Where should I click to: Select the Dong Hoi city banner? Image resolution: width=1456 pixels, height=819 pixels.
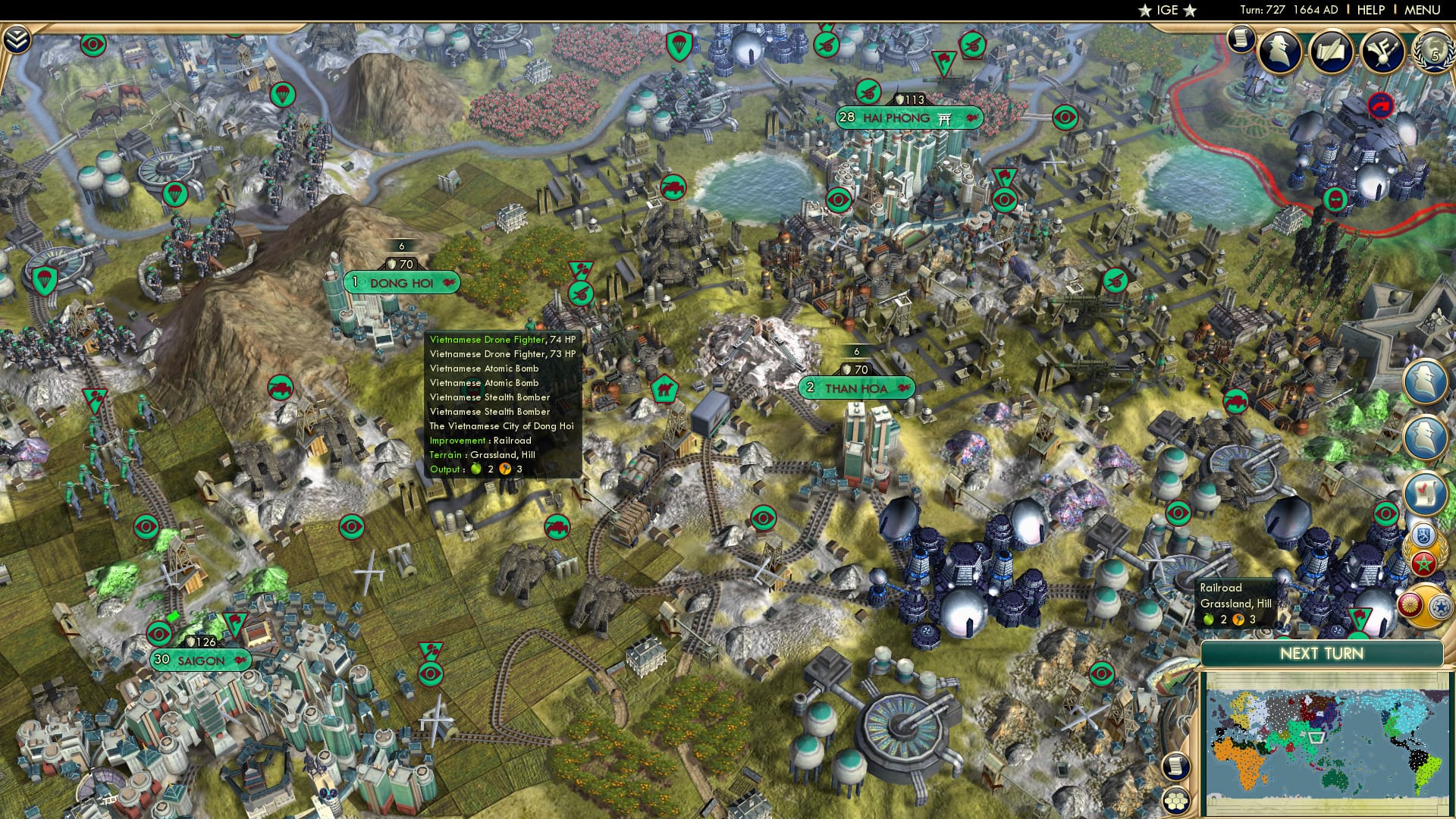[400, 281]
